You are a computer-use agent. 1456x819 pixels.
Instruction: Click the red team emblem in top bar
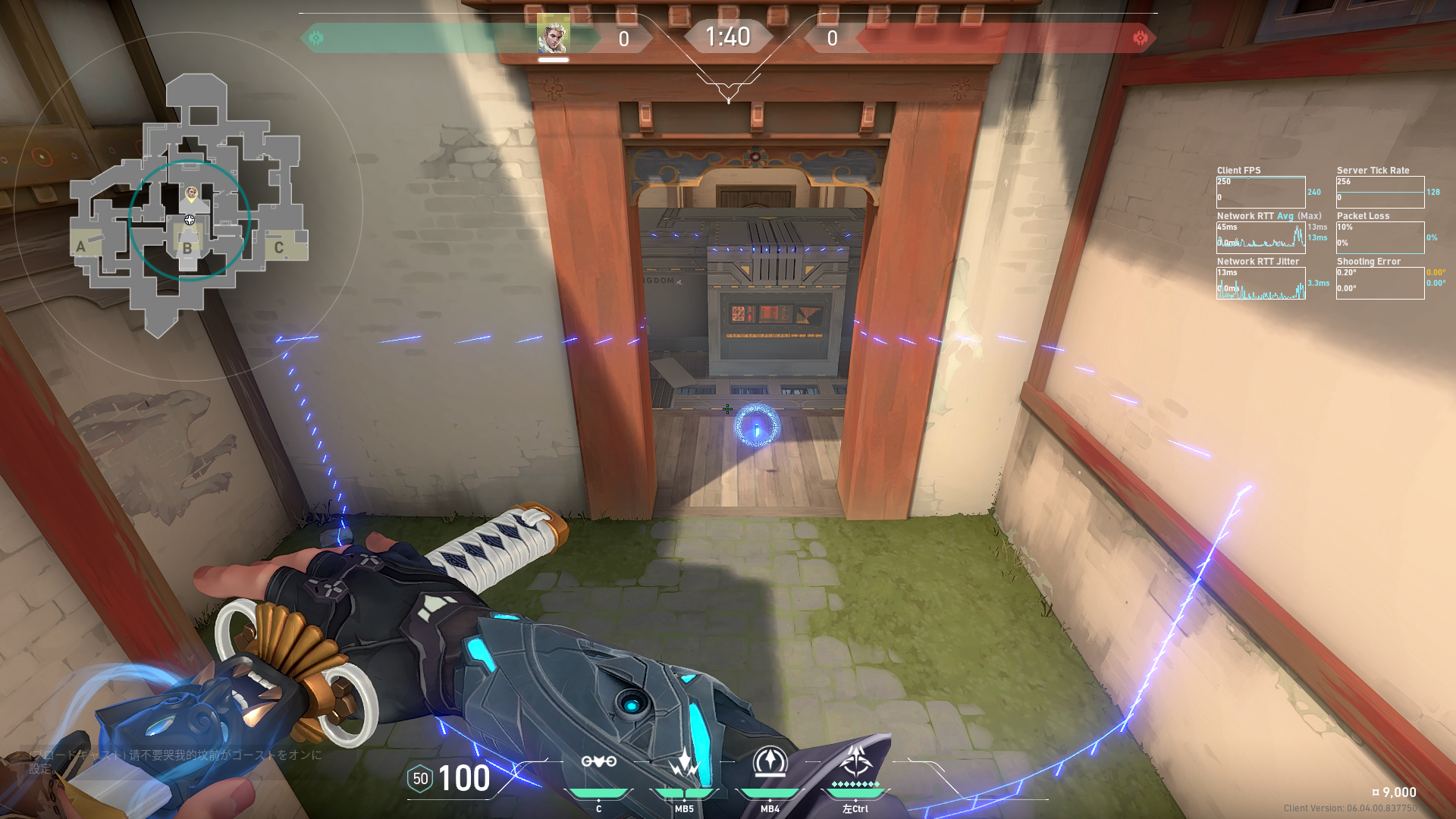1140,38
